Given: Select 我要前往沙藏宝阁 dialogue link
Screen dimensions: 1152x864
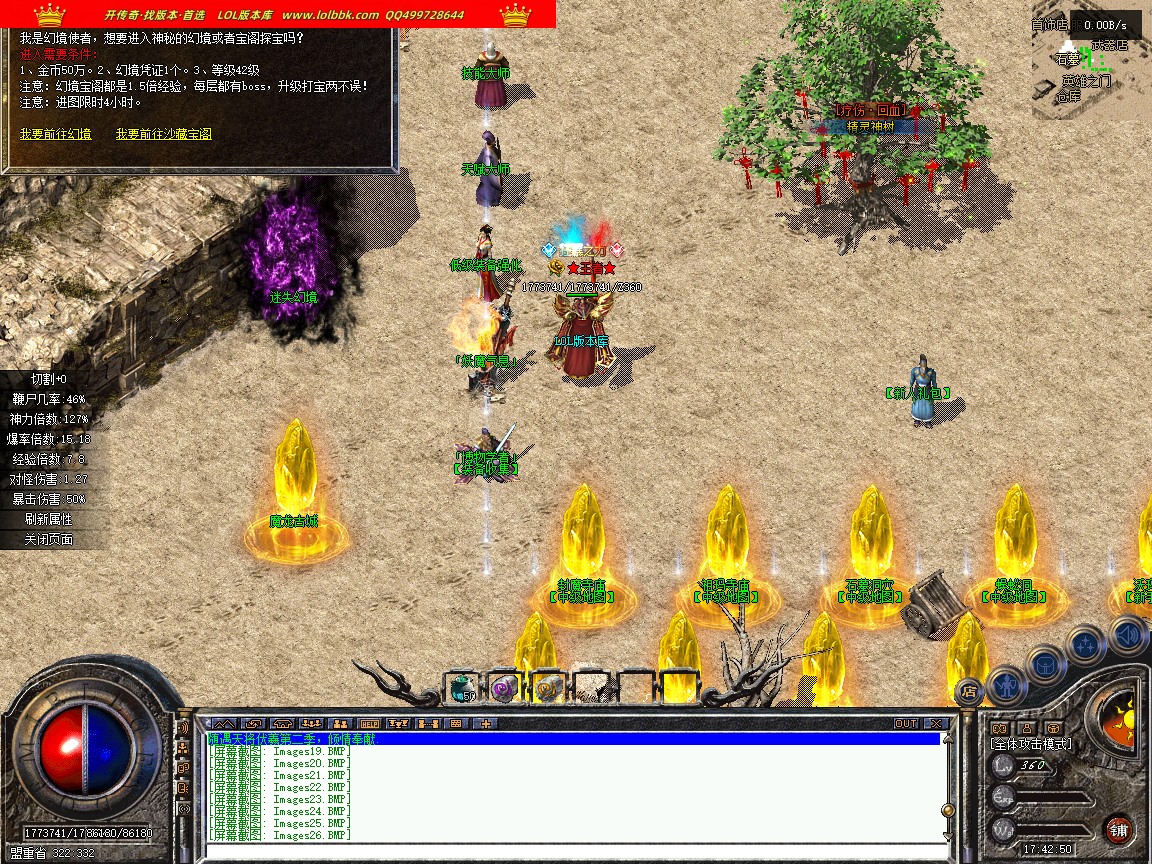Looking at the screenshot, I should pos(163,134).
